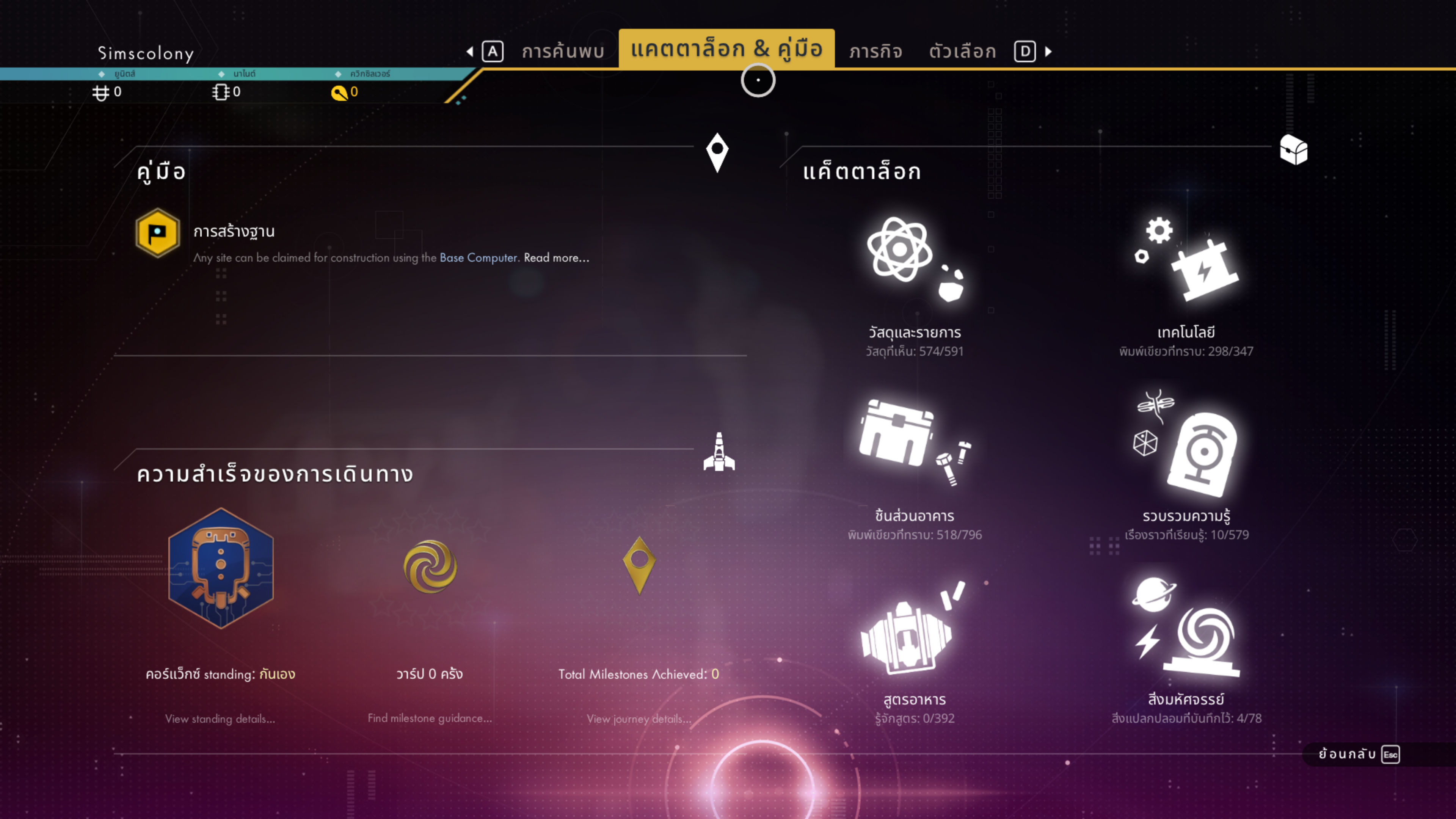The height and width of the screenshot is (819, 1456).
Task: Select the Korvax standing badge
Action: pos(220,568)
